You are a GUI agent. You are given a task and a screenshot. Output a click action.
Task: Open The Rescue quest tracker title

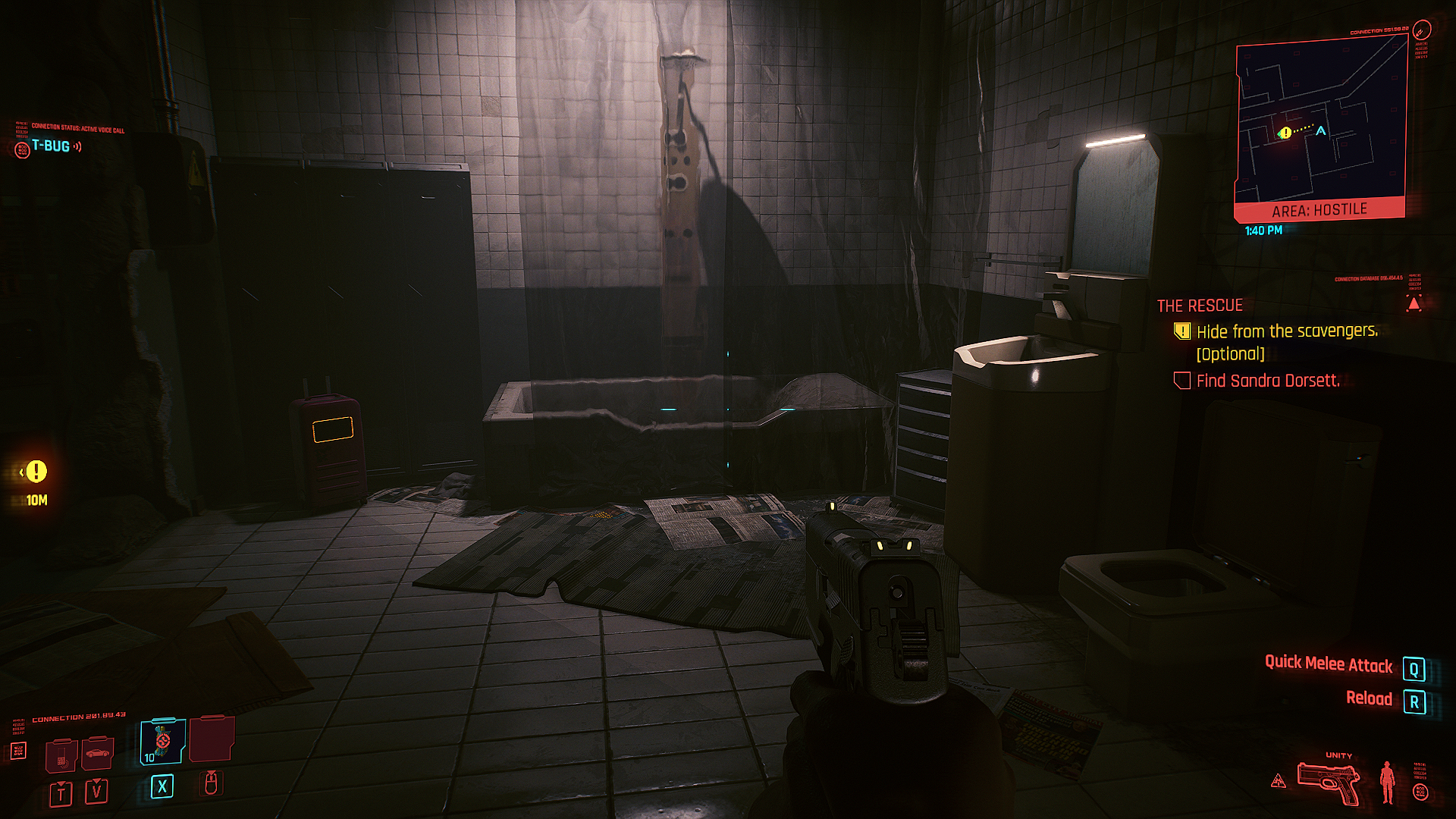click(x=1200, y=306)
